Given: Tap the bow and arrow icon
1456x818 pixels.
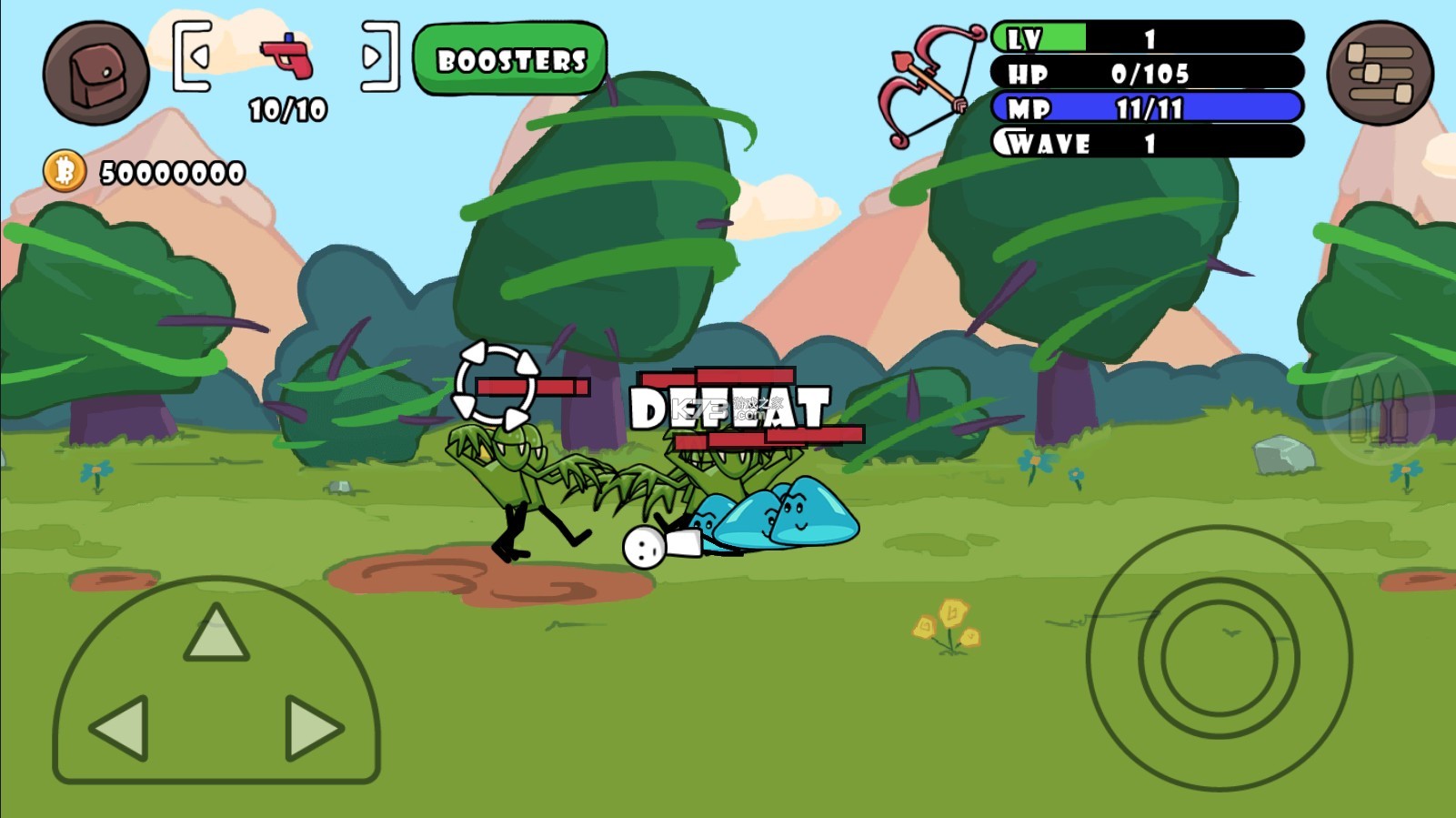Looking at the screenshot, I should [929, 84].
